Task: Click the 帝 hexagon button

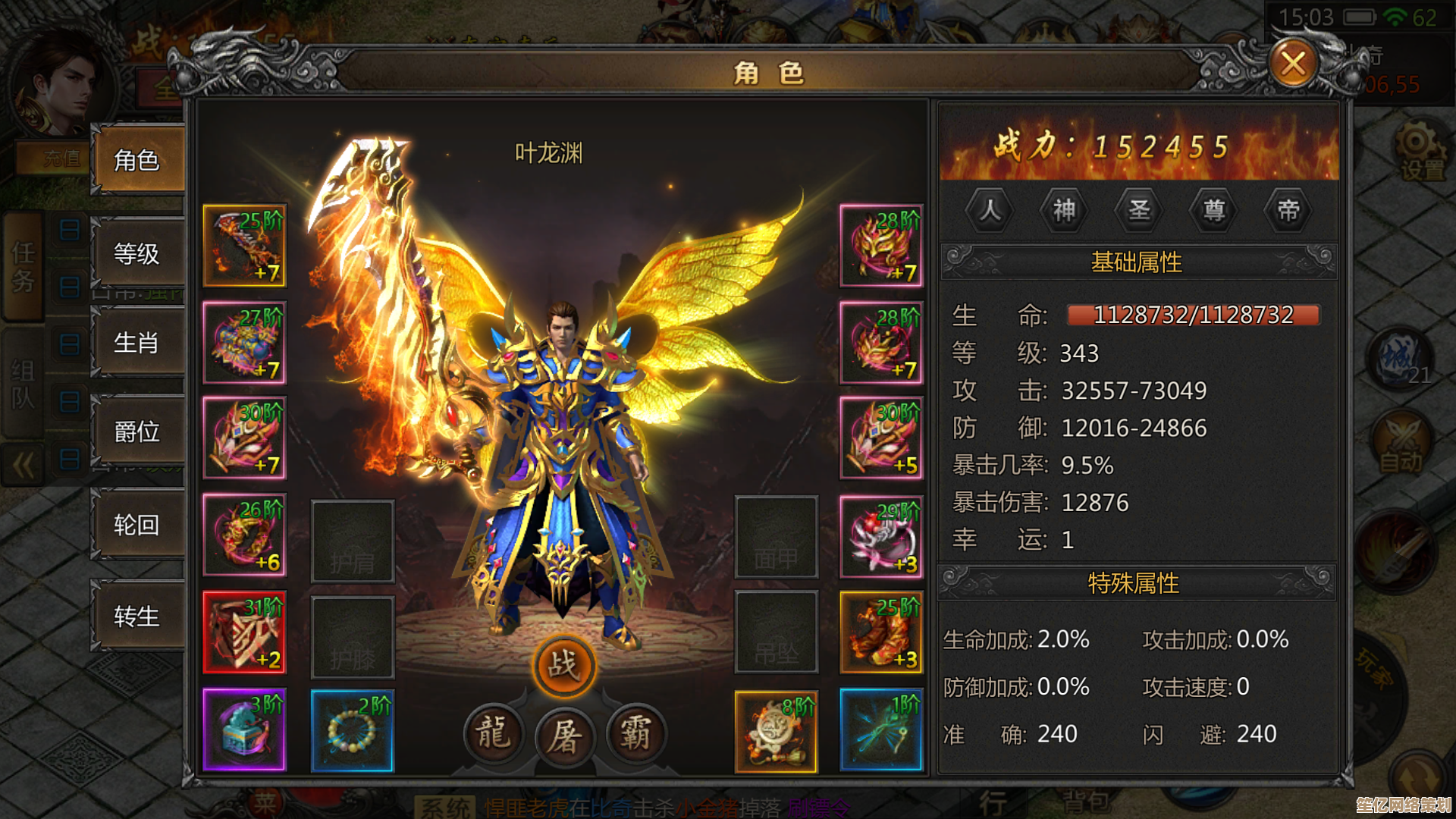Action: coord(1288,209)
